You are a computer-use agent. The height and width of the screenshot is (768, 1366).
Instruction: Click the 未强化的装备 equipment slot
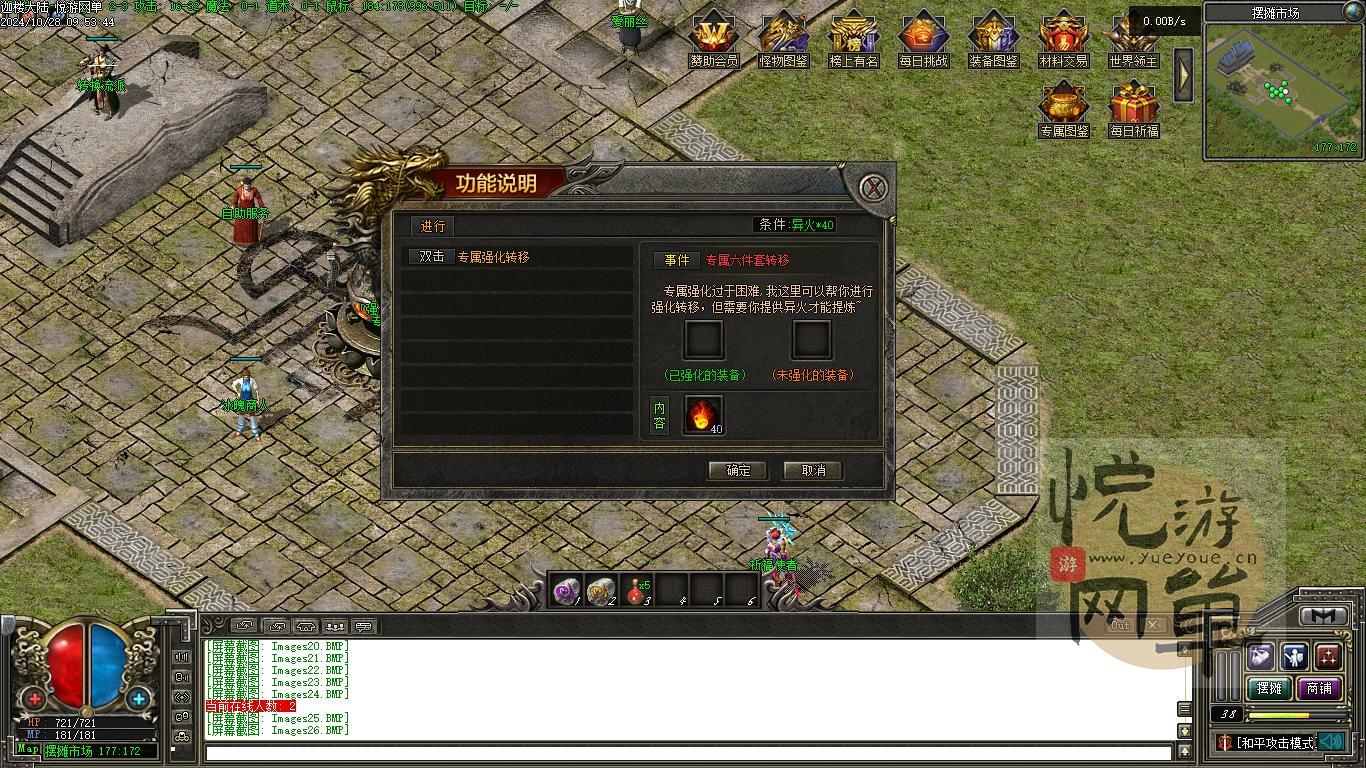click(x=811, y=340)
